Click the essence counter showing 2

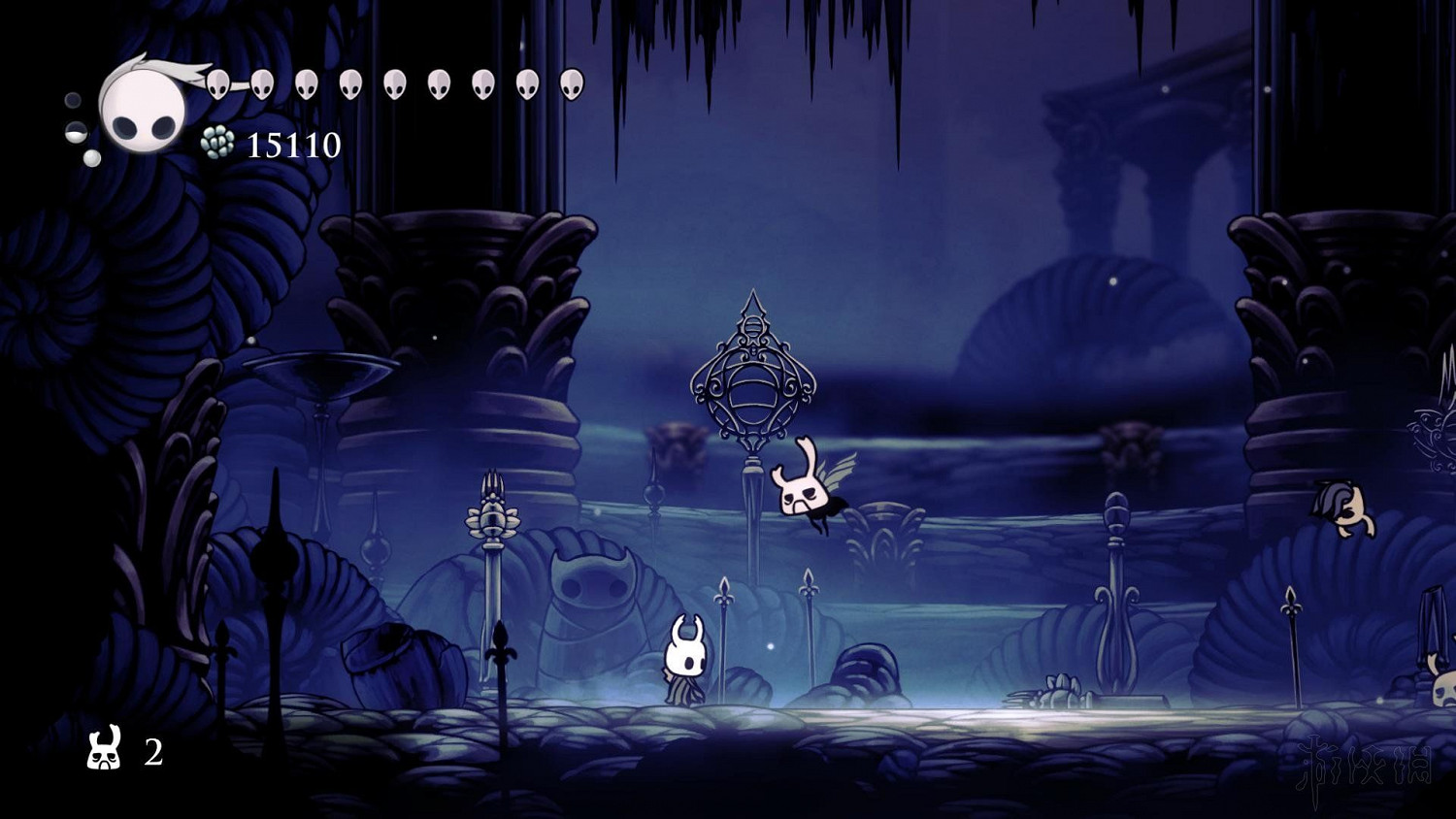click(152, 753)
